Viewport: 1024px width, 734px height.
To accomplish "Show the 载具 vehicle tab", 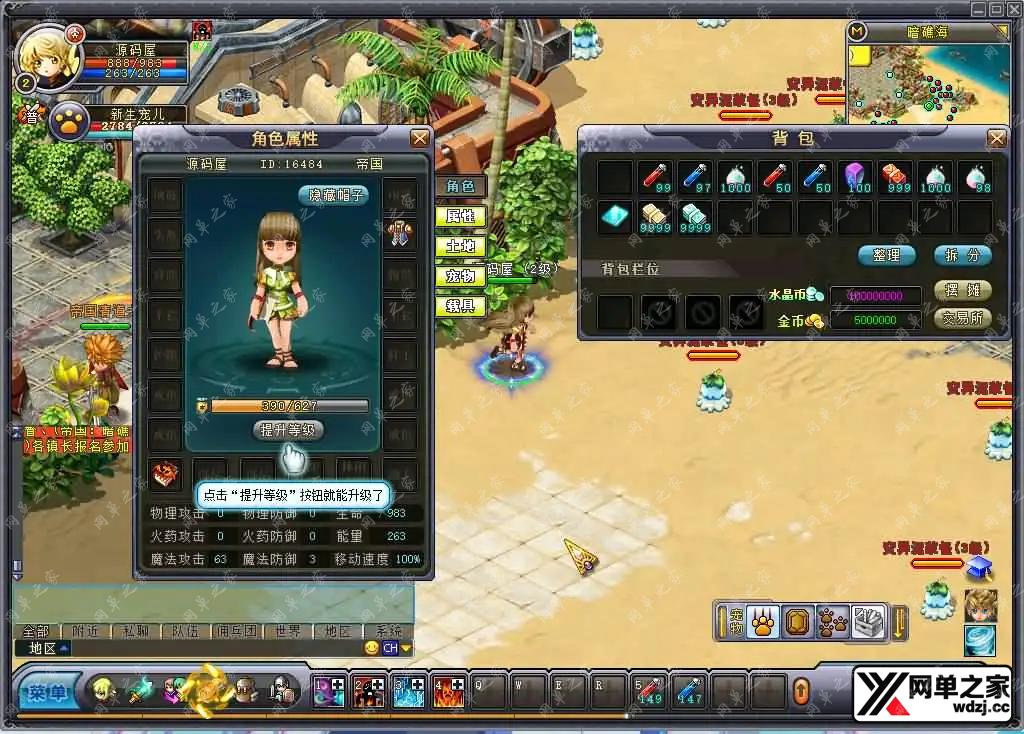I will tap(460, 306).
